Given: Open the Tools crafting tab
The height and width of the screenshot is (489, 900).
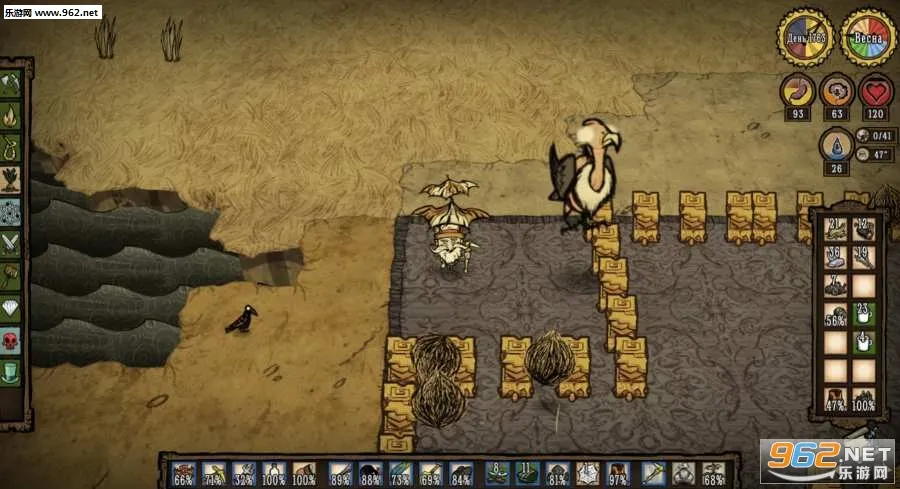Looking at the screenshot, I should 12,83.
